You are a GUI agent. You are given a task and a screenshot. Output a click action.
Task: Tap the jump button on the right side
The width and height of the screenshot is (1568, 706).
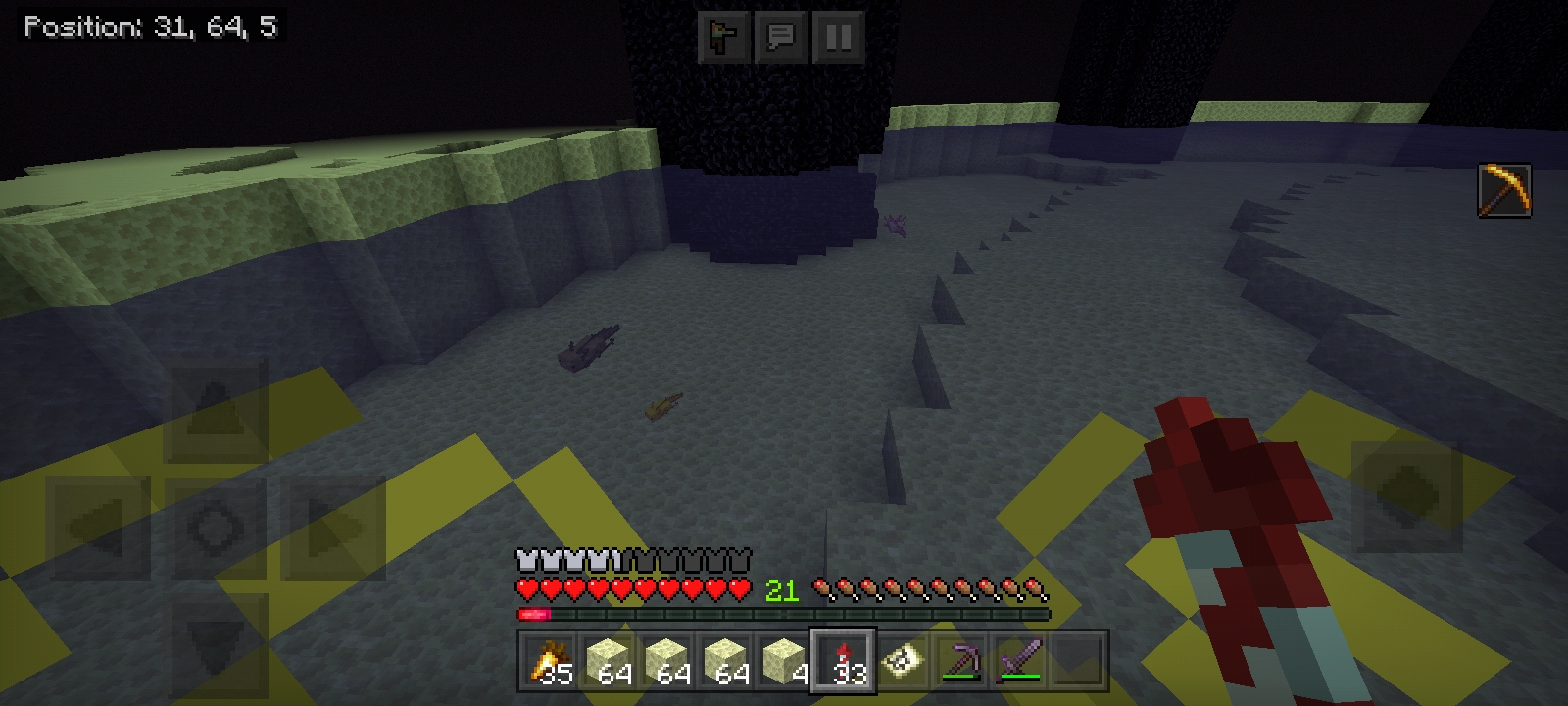(1406, 495)
